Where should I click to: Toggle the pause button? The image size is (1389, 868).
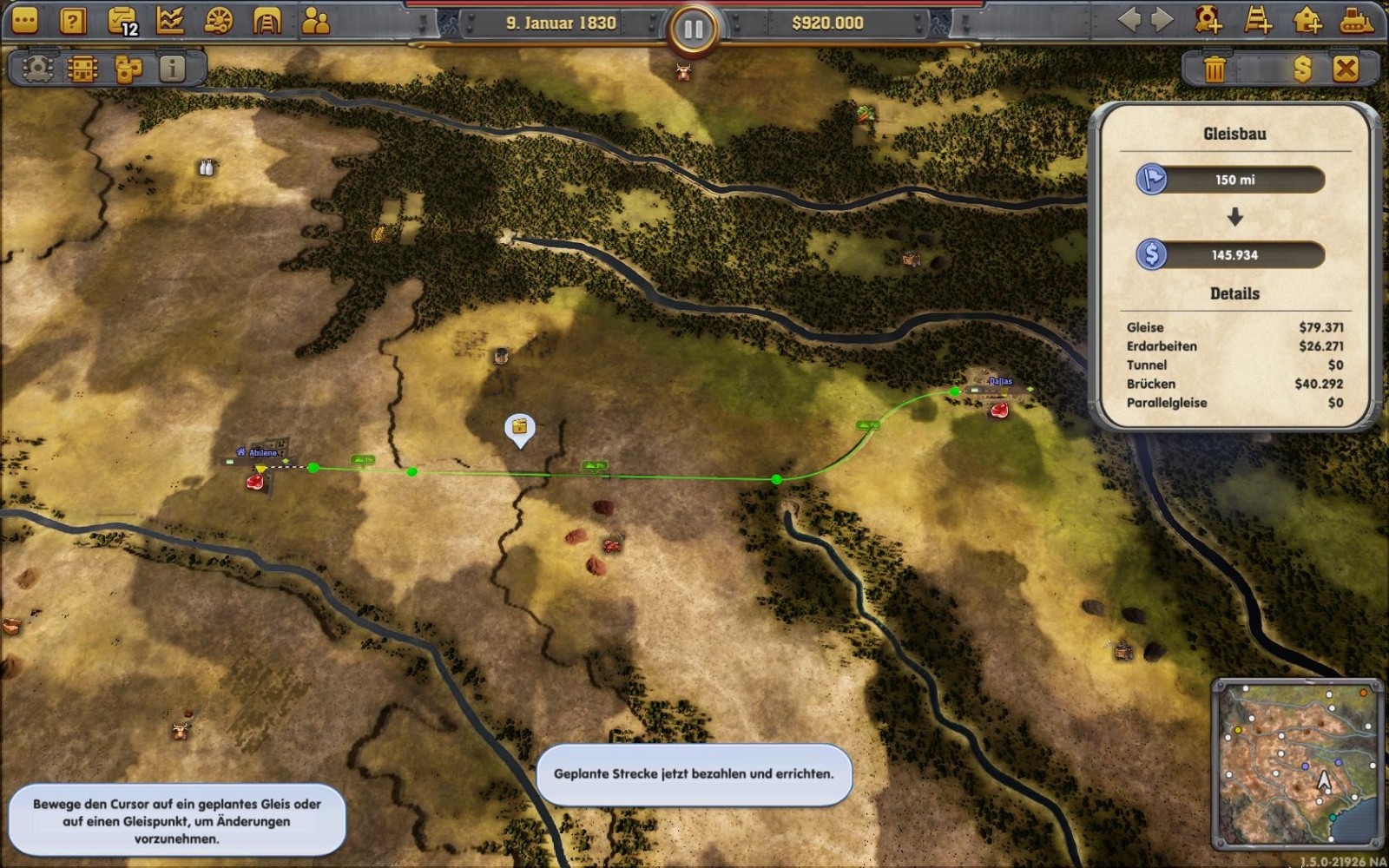[693, 30]
